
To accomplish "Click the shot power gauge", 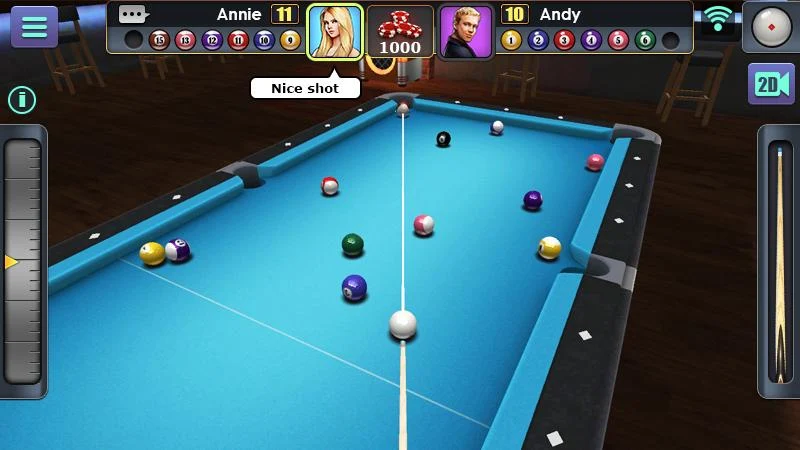I will click(x=23, y=260).
